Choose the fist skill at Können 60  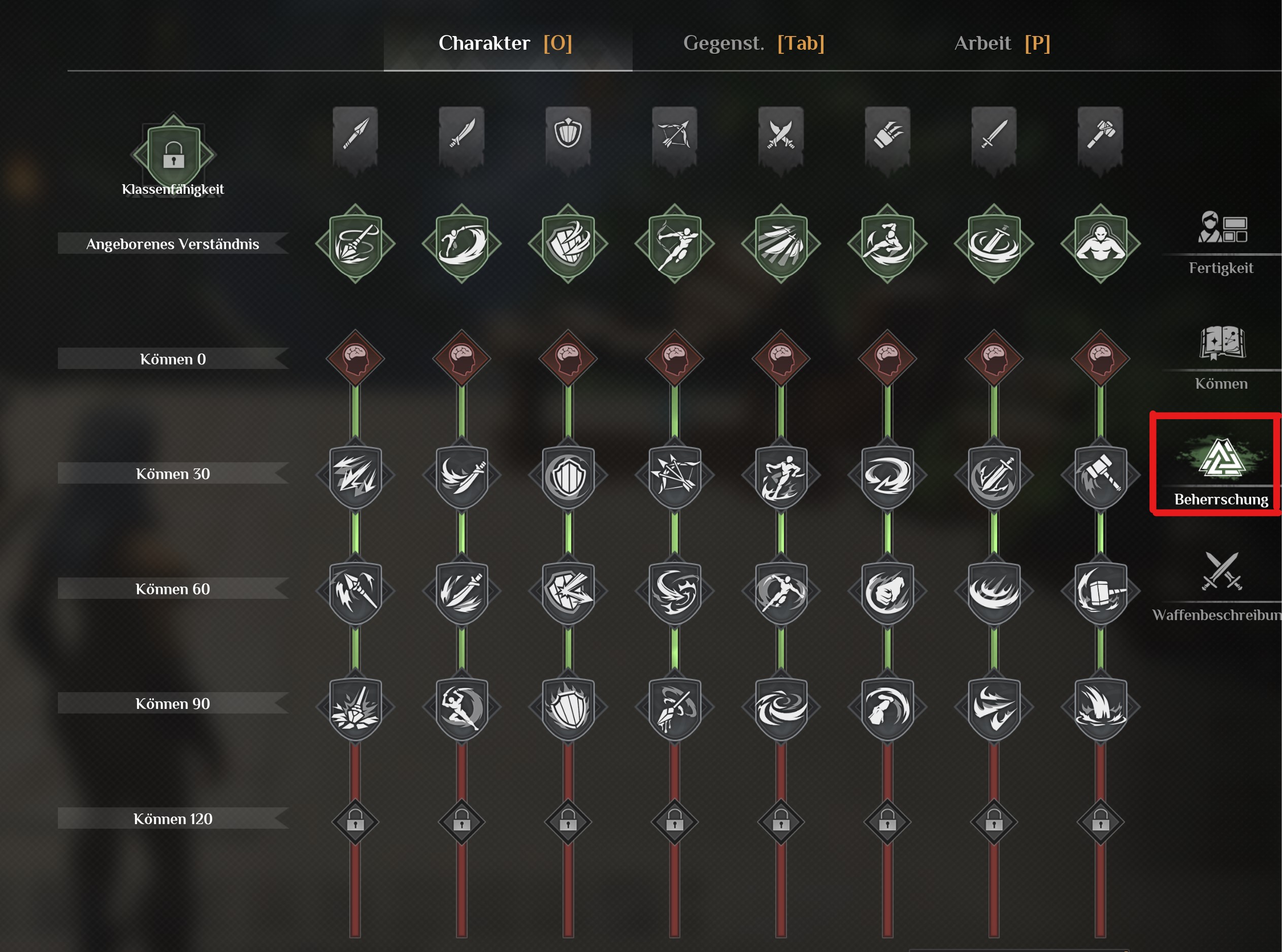tap(887, 591)
